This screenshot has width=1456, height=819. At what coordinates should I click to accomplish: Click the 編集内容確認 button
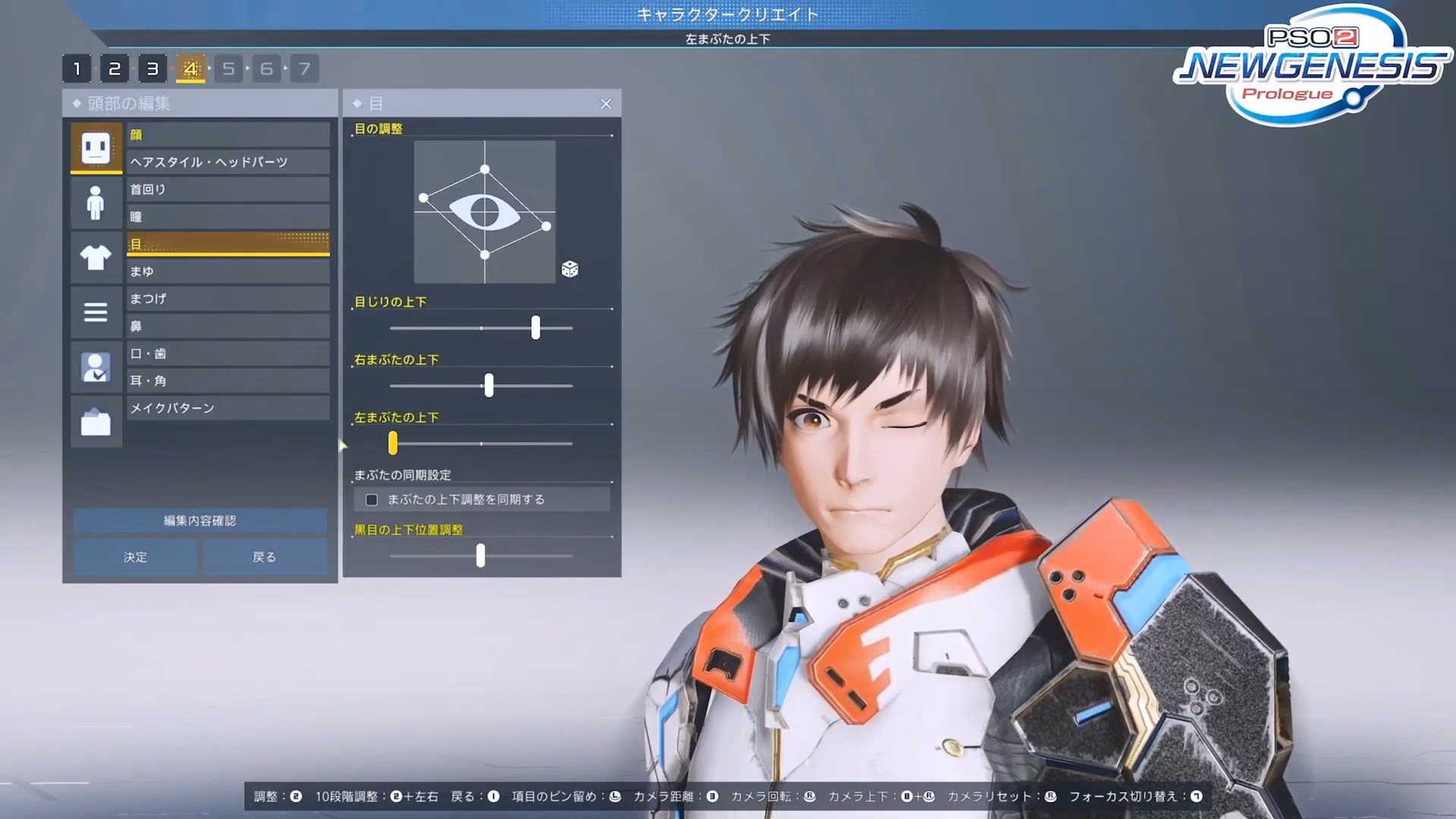[199, 521]
